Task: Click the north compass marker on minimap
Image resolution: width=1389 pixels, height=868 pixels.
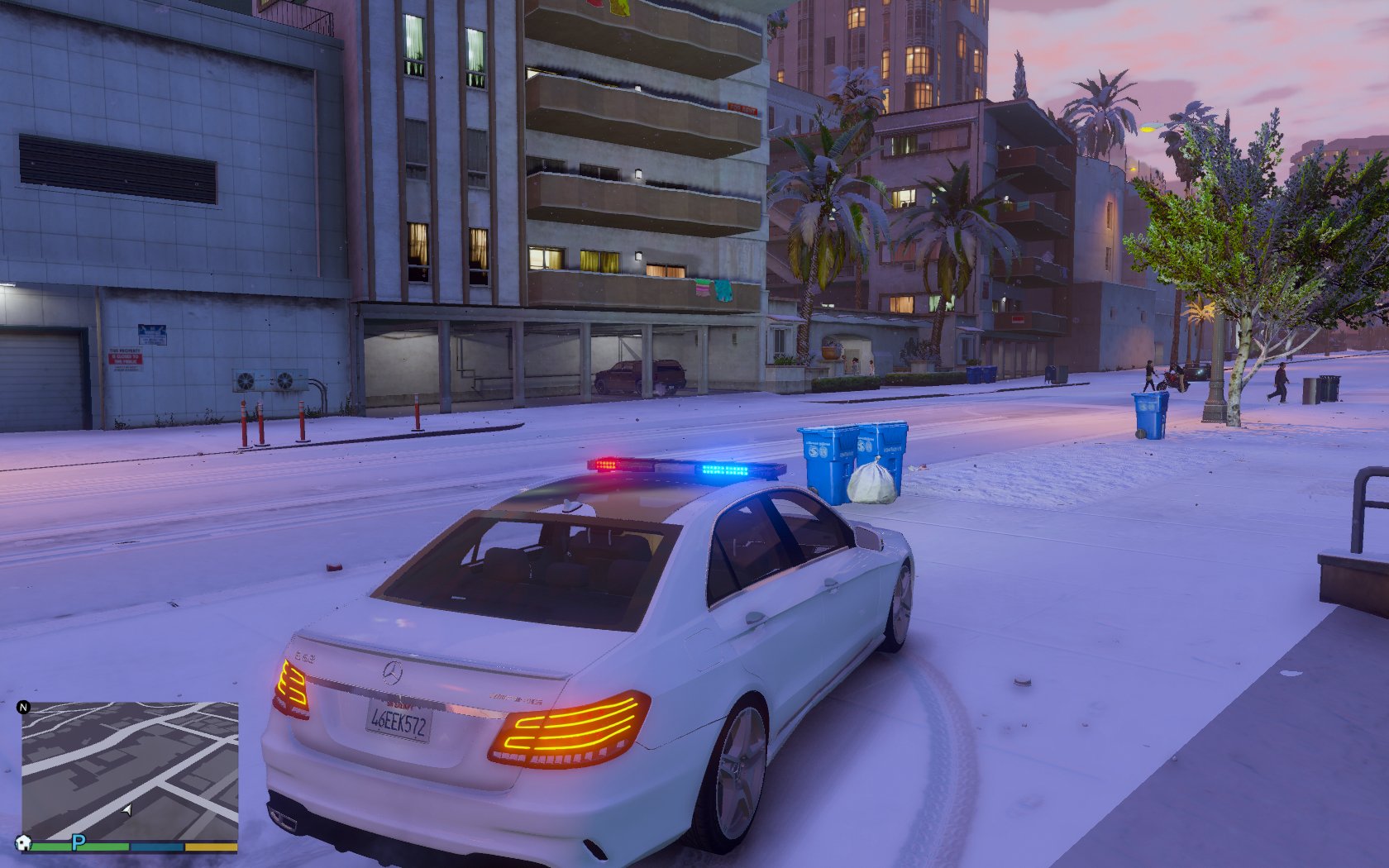Action: 23,707
